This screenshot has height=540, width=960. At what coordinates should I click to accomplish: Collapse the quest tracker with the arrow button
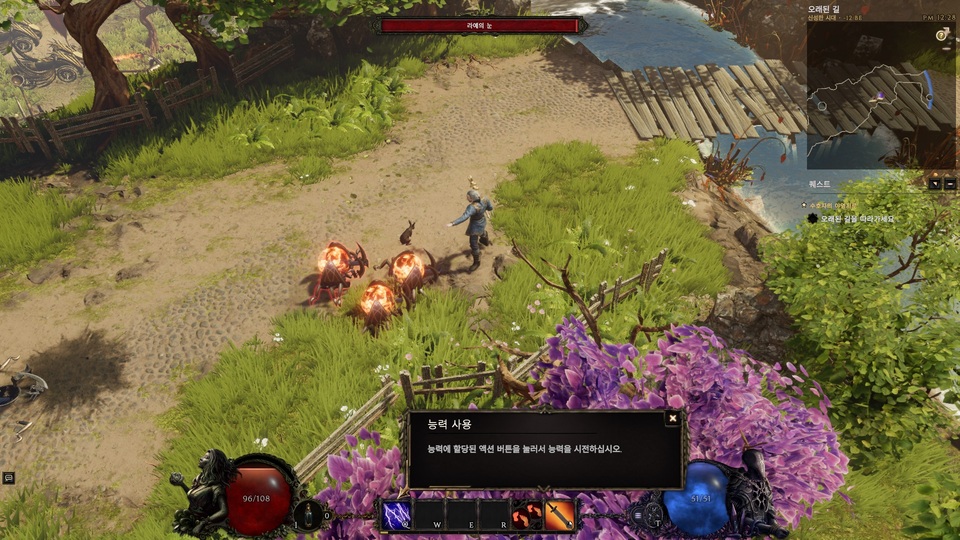point(933,184)
